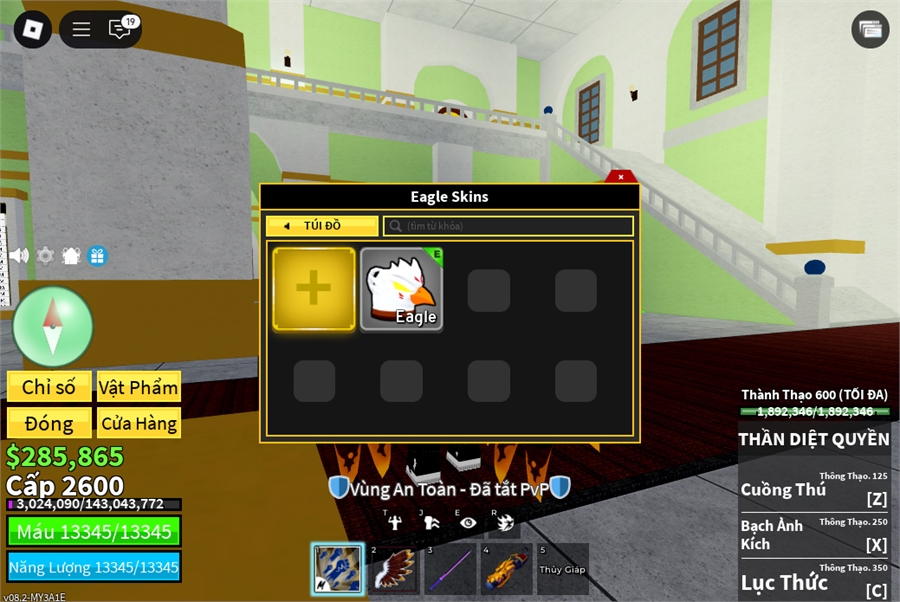Open the Cửa Hàng shop
Viewport: 900px width, 602px height.
click(x=138, y=423)
